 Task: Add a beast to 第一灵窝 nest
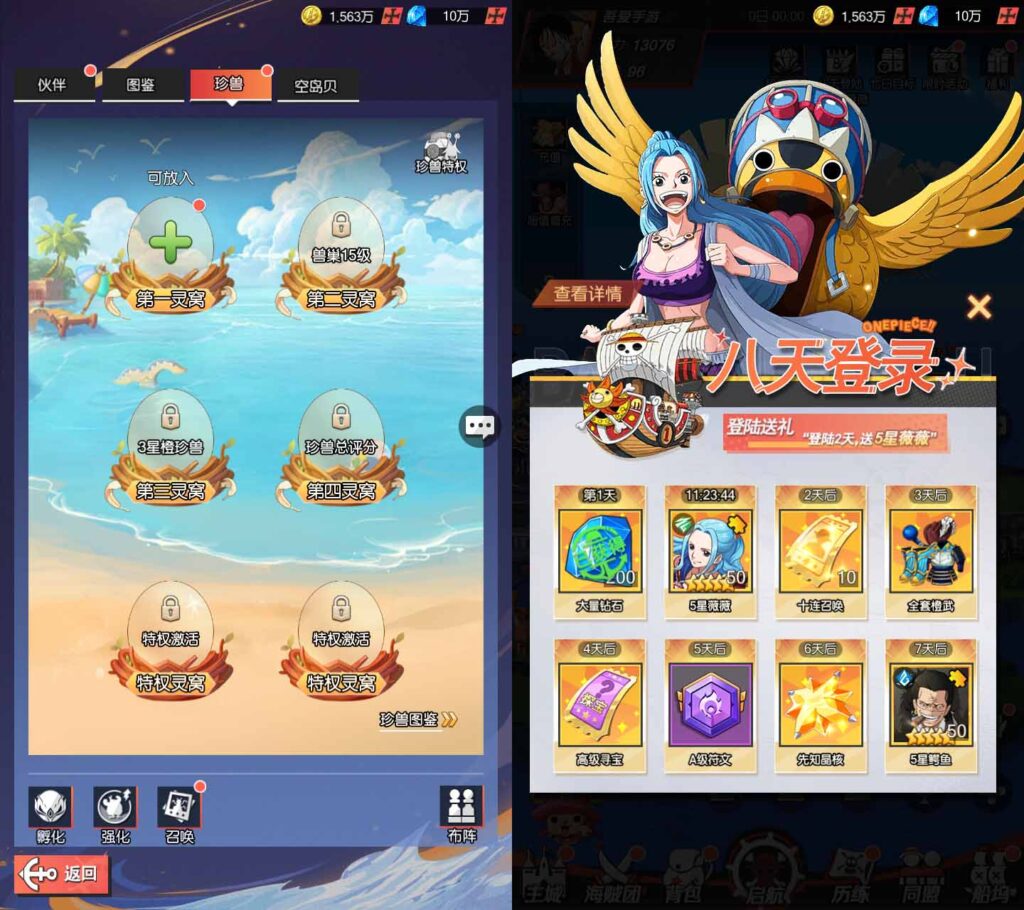pos(171,245)
